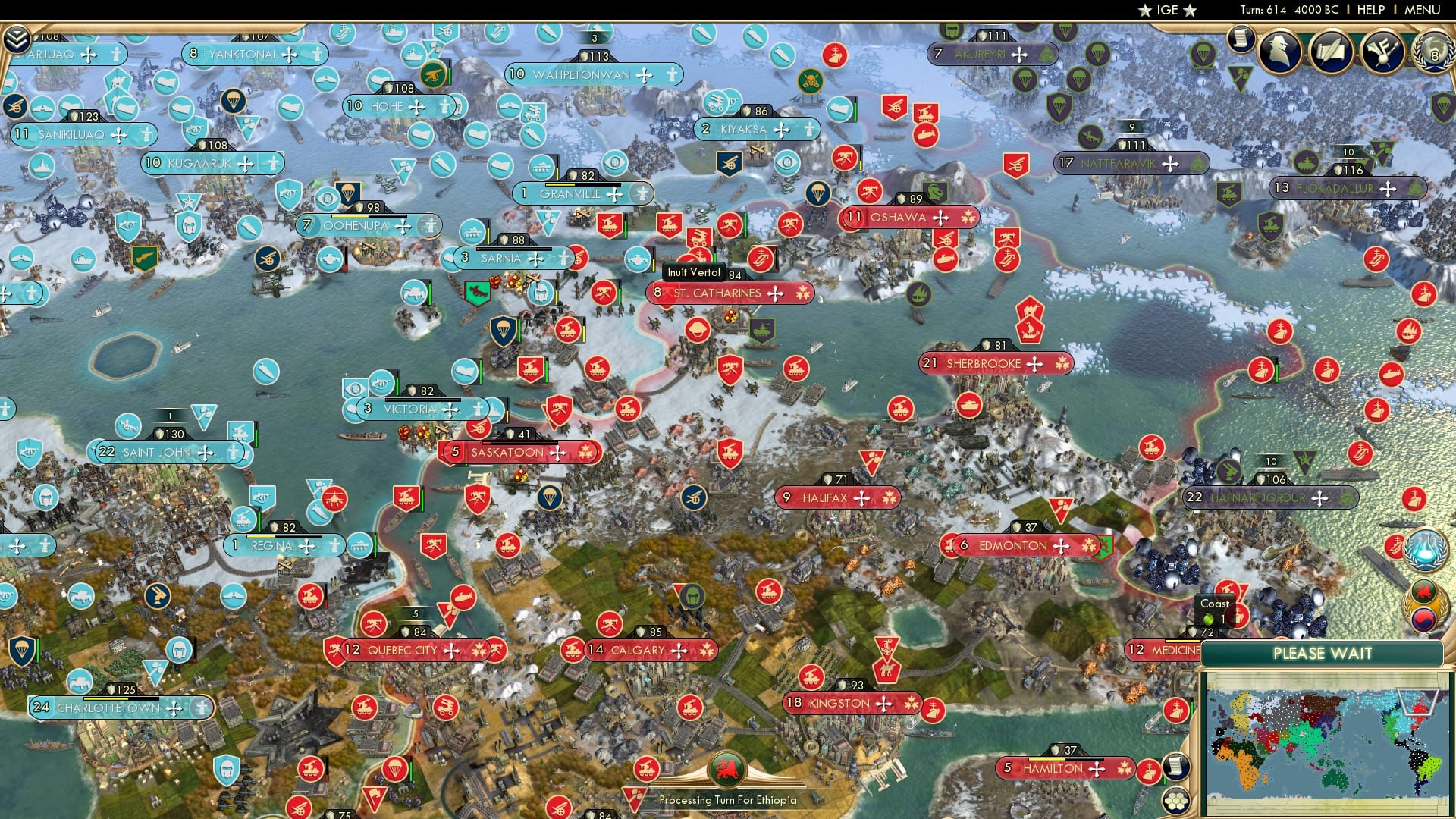Select the scroll button beside the minimap
1456x819 pixels.
(1177, 767)
